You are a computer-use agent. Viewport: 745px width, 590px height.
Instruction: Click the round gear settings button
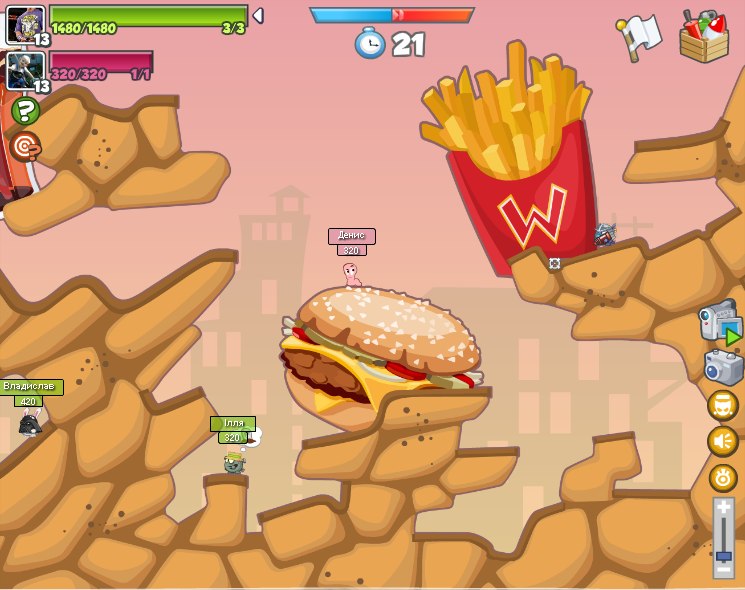point(723,477)
